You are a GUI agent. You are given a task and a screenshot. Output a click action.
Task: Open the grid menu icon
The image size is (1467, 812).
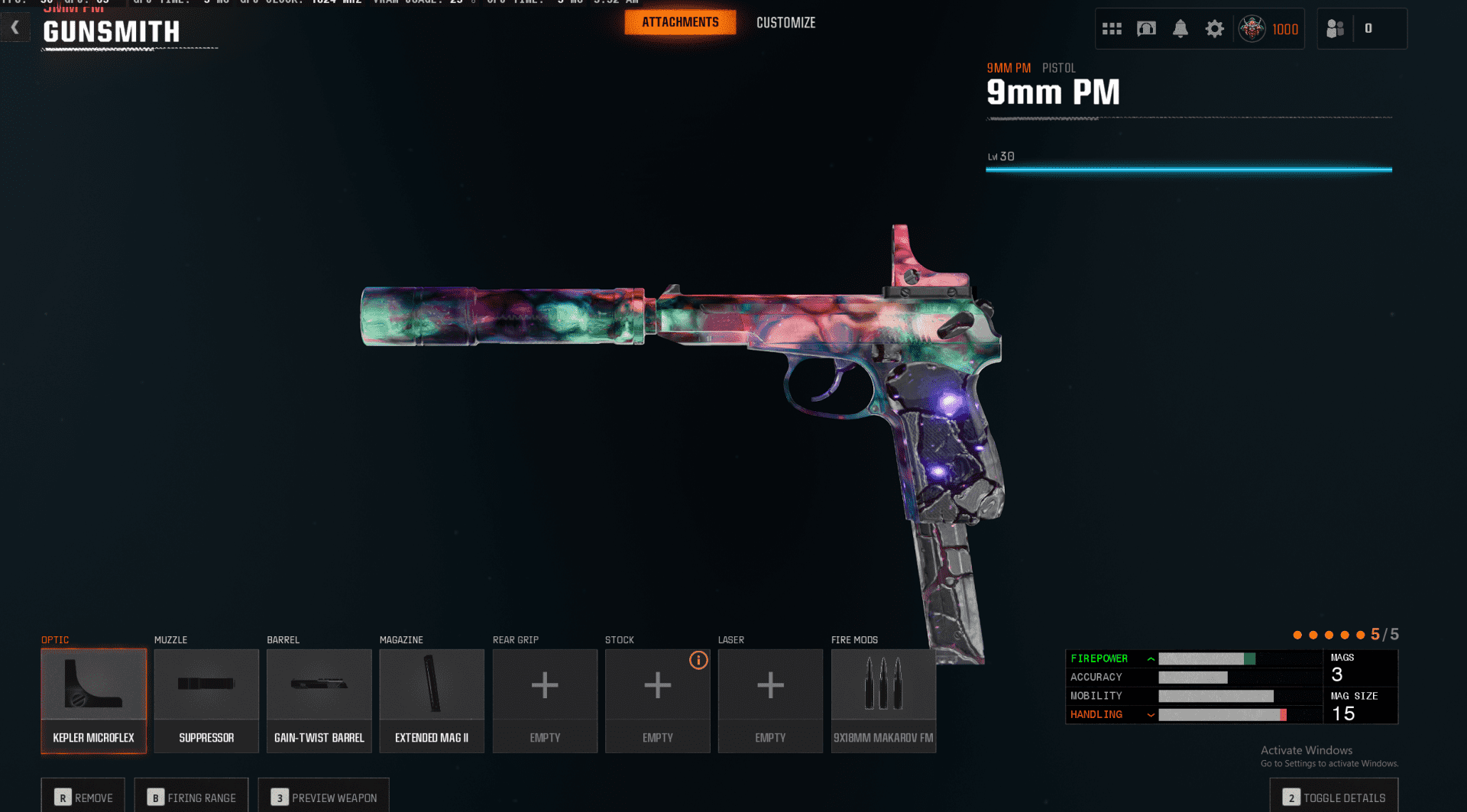pyautogui.click(x=1112, y=29)
